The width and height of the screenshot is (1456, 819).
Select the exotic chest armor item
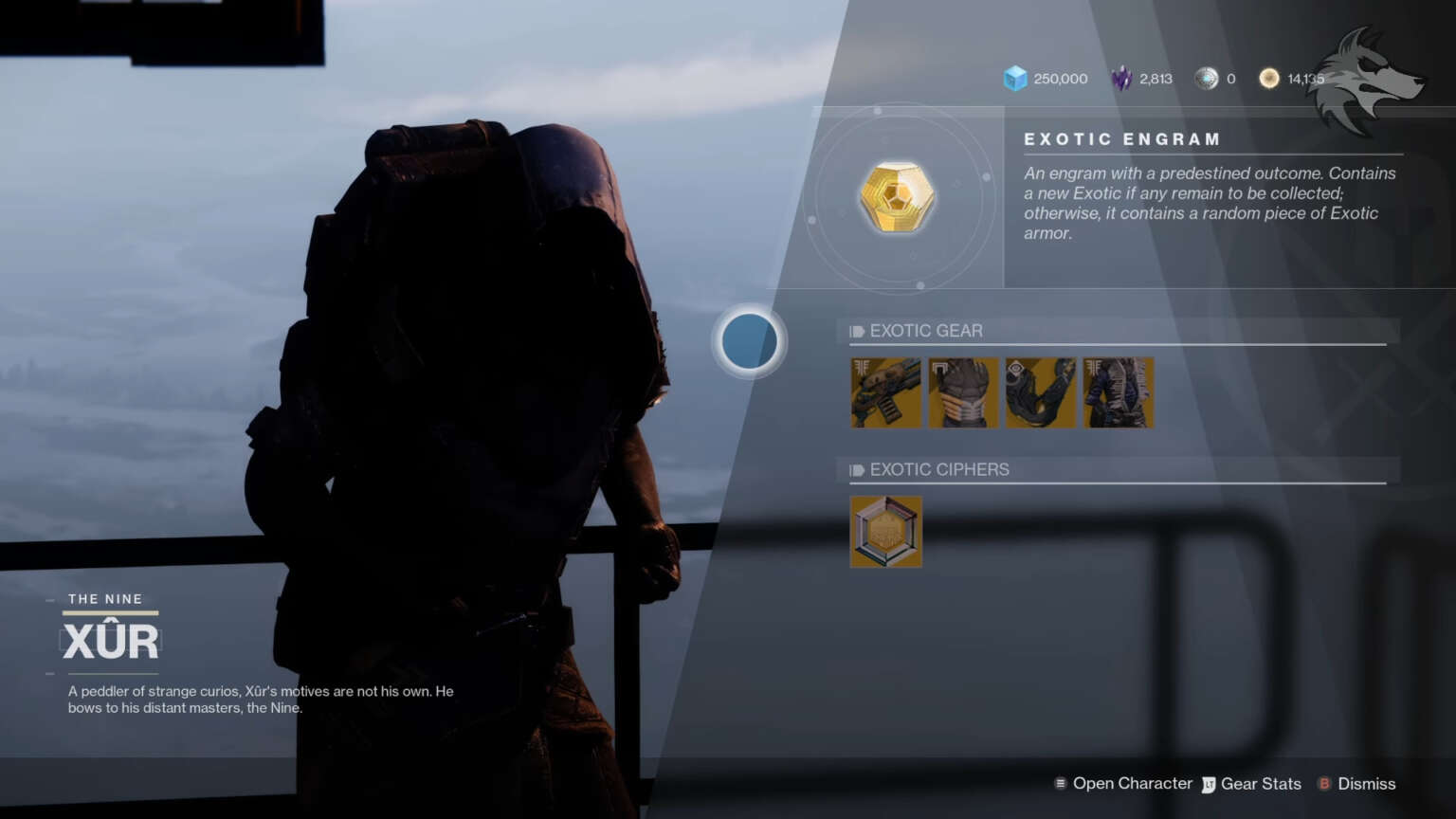point(963,392)
